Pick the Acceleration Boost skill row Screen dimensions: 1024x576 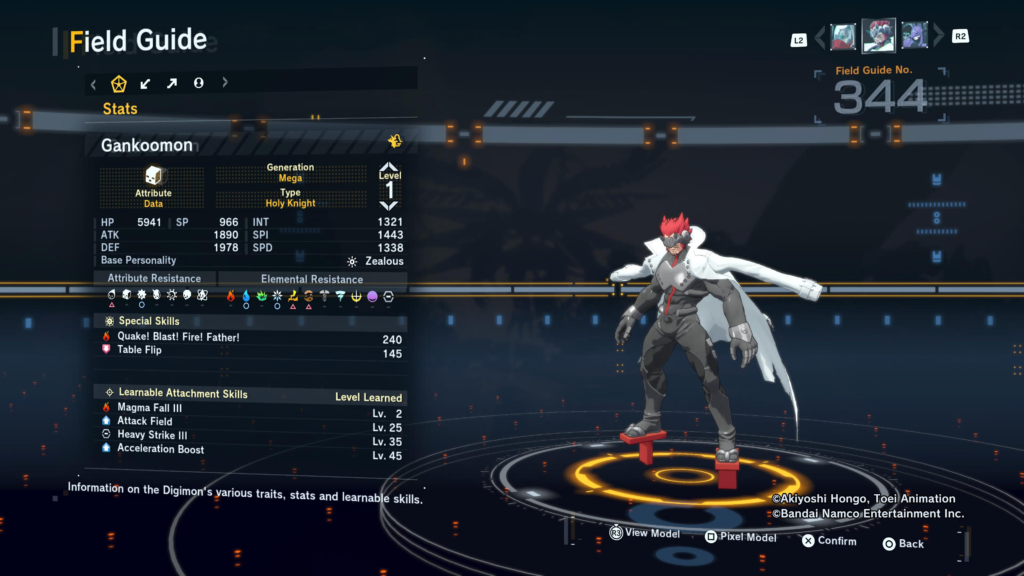point(160,449)
